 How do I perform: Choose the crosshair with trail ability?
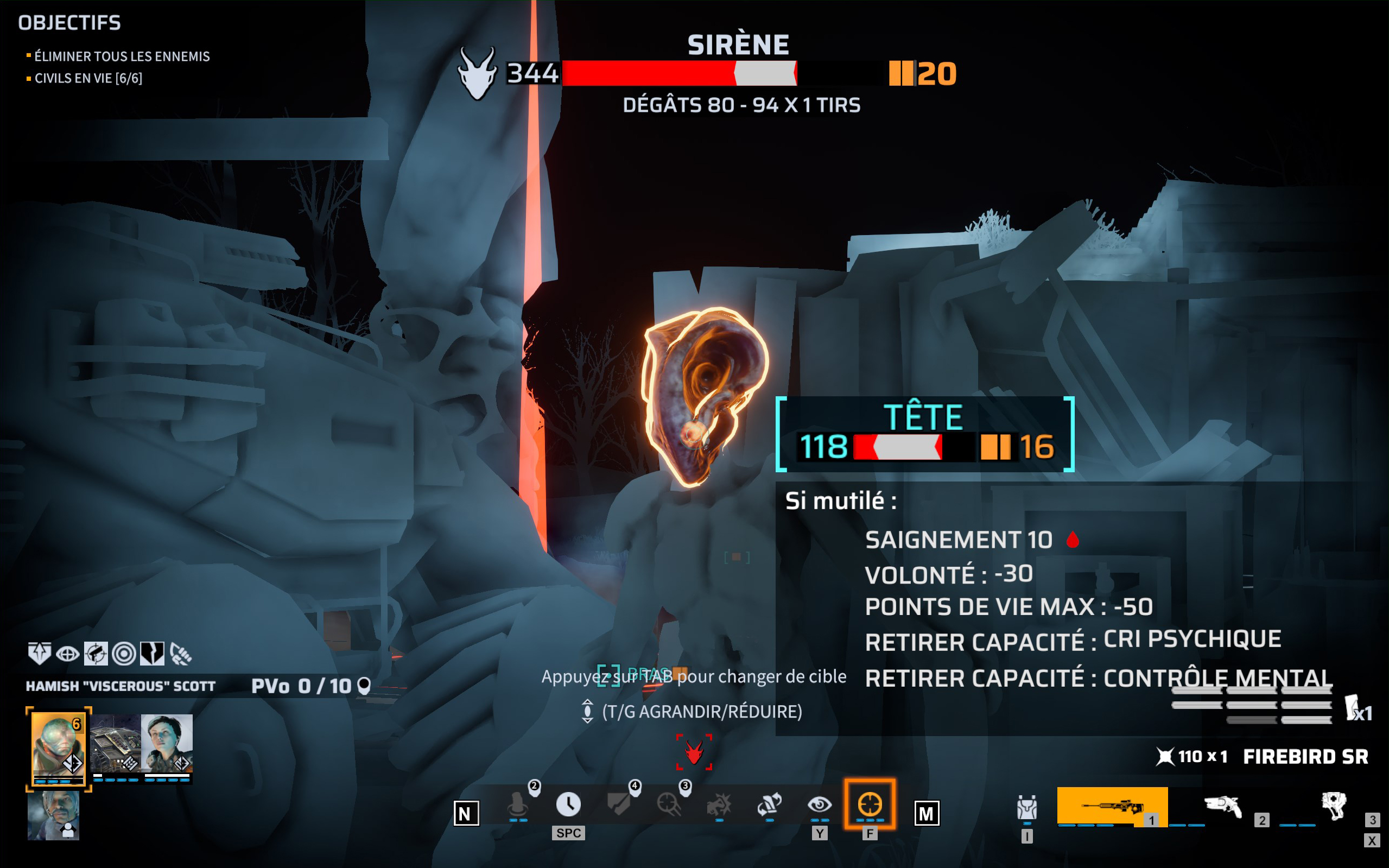(x=669, y=805)
